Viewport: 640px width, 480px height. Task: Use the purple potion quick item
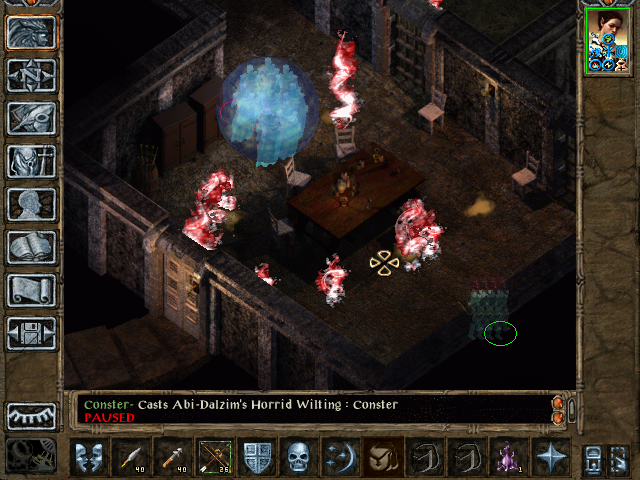509,457
